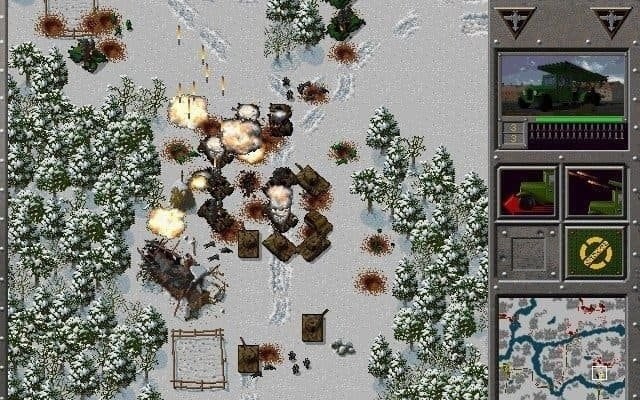Choose the rocket launch fire command

[595, 193]
